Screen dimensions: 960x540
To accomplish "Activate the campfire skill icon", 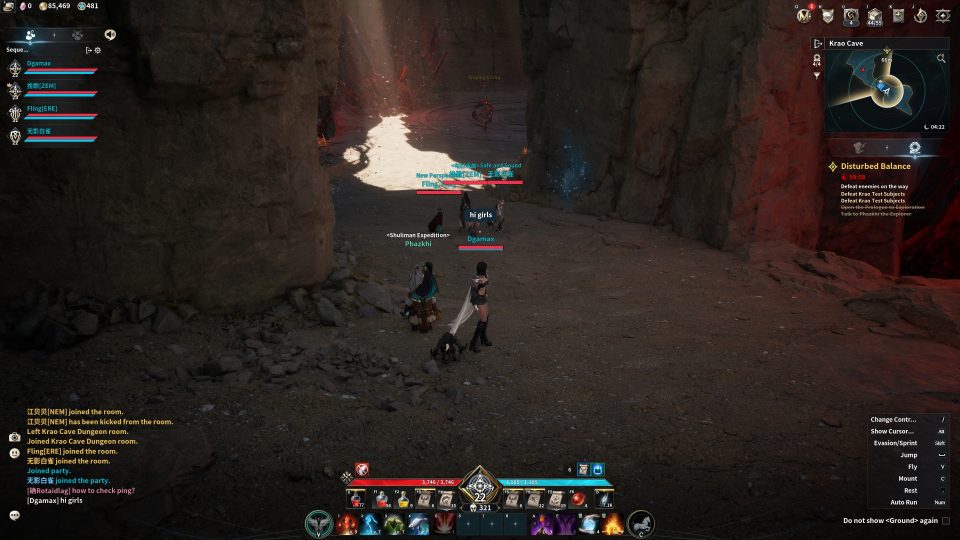I will [613, 523].
